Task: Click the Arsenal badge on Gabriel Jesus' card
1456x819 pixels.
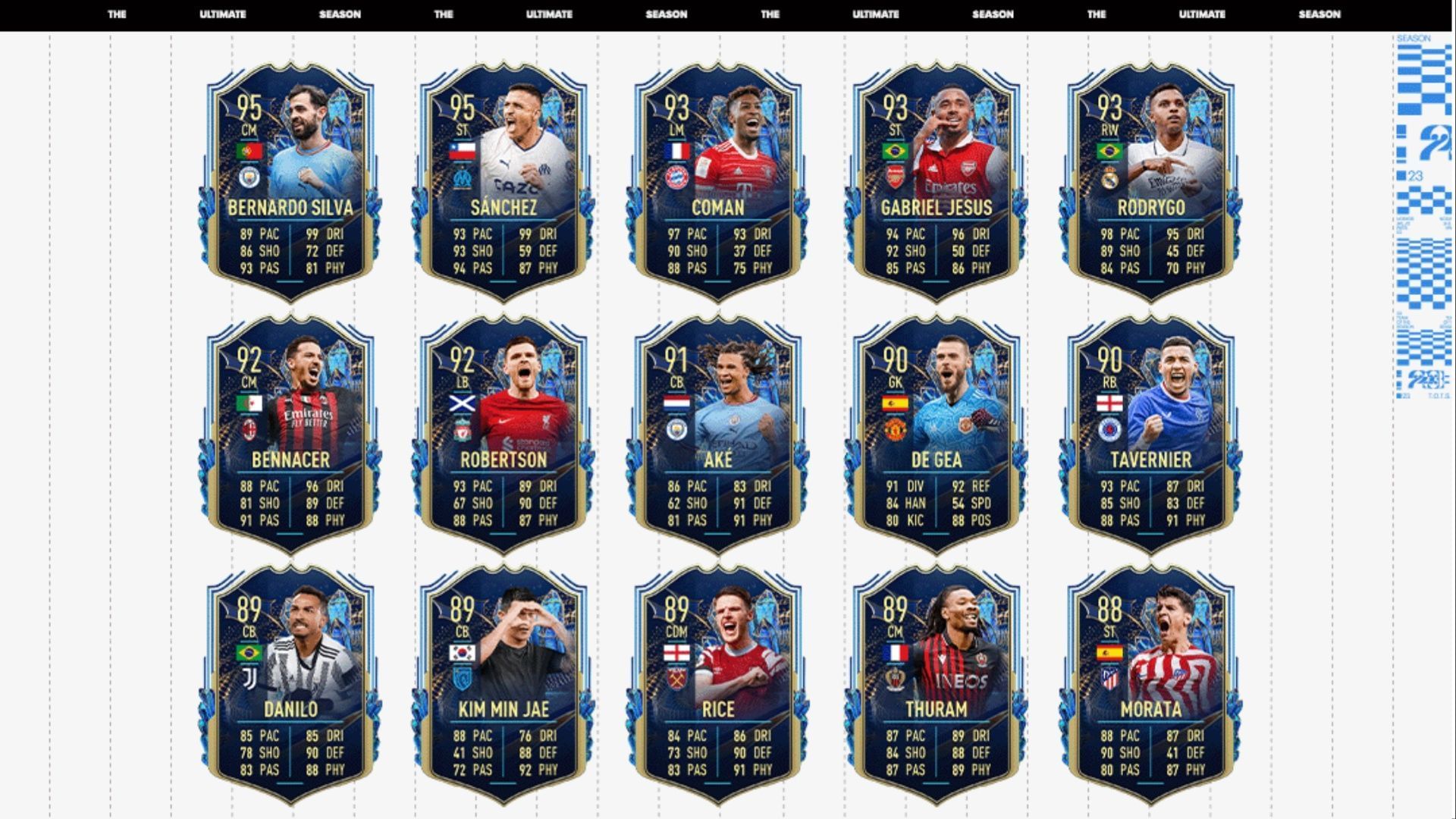Action: 896,176
